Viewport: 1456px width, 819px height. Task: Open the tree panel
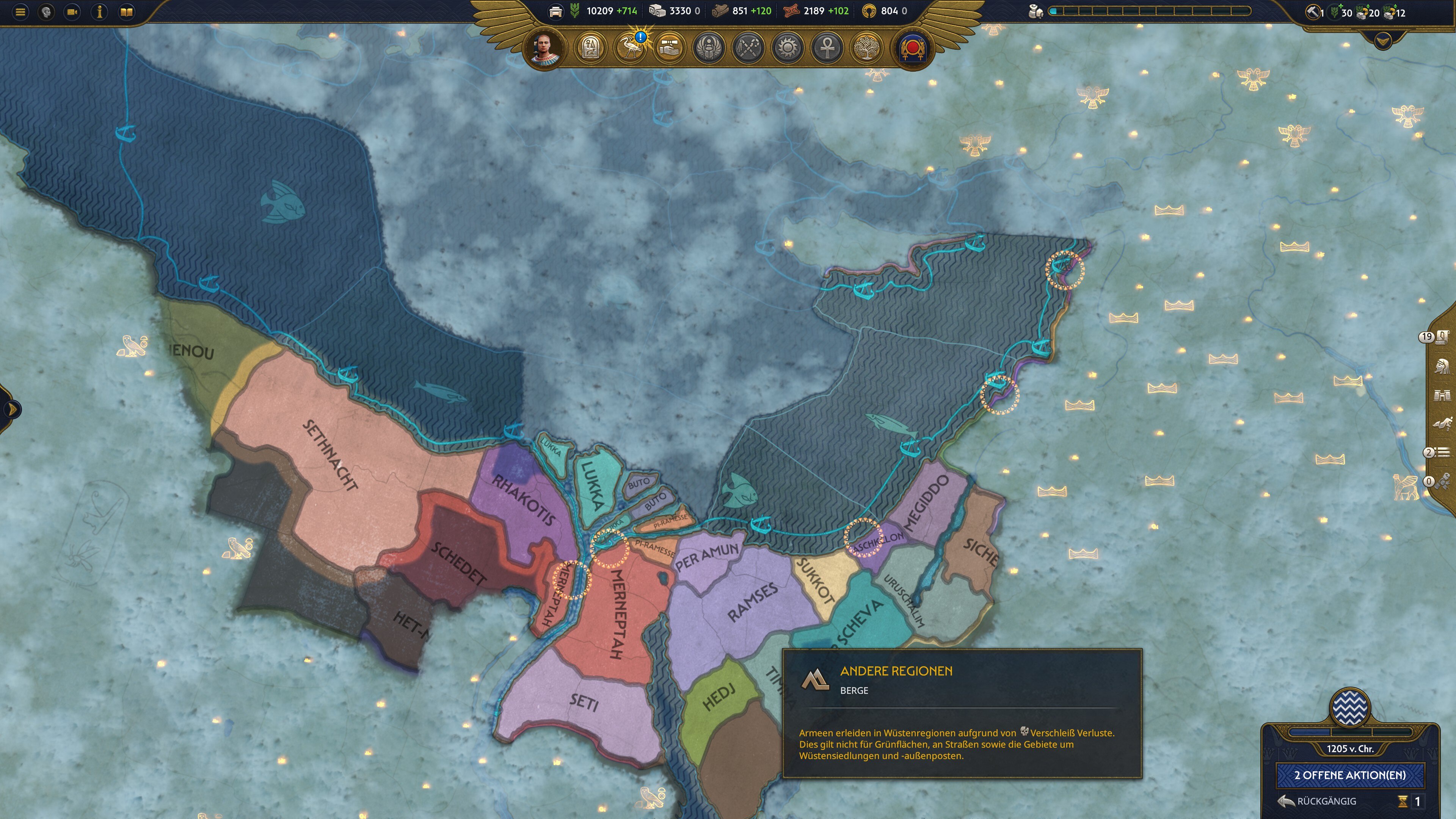(866, 48)
